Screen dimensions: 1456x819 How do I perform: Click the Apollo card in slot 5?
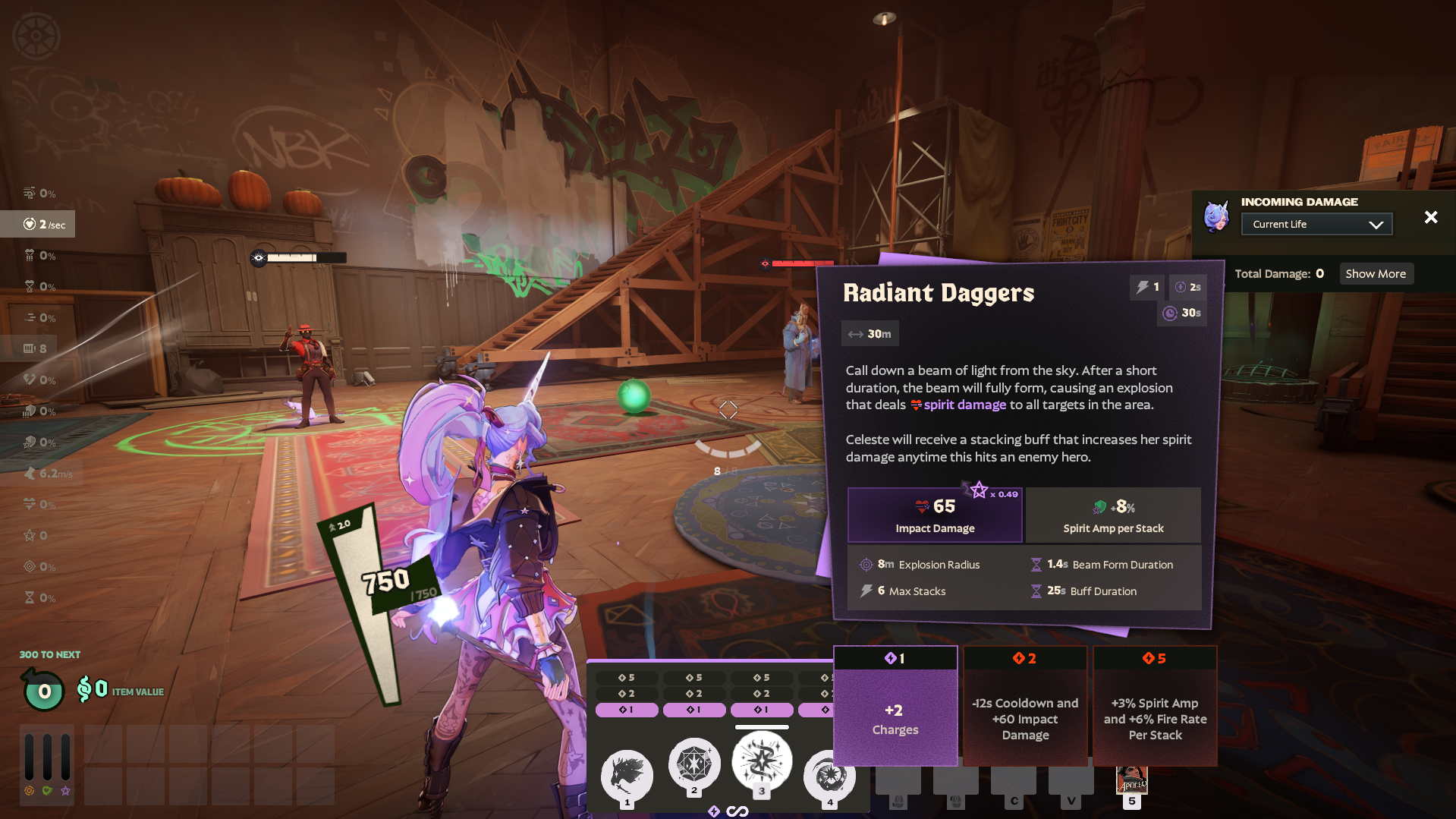[x=1131, y=781]
